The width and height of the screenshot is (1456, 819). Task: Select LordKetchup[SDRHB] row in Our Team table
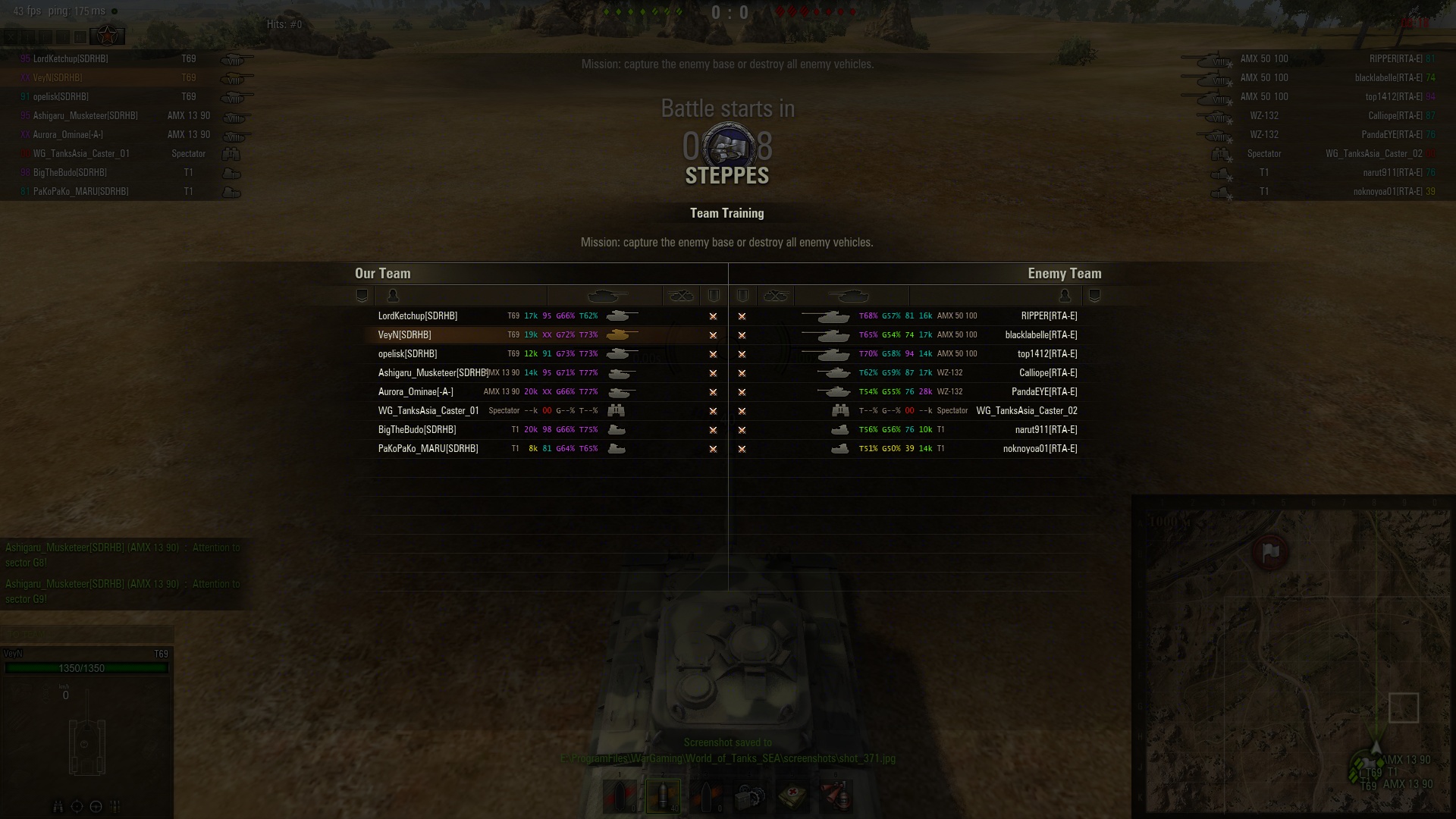[418, 316]
